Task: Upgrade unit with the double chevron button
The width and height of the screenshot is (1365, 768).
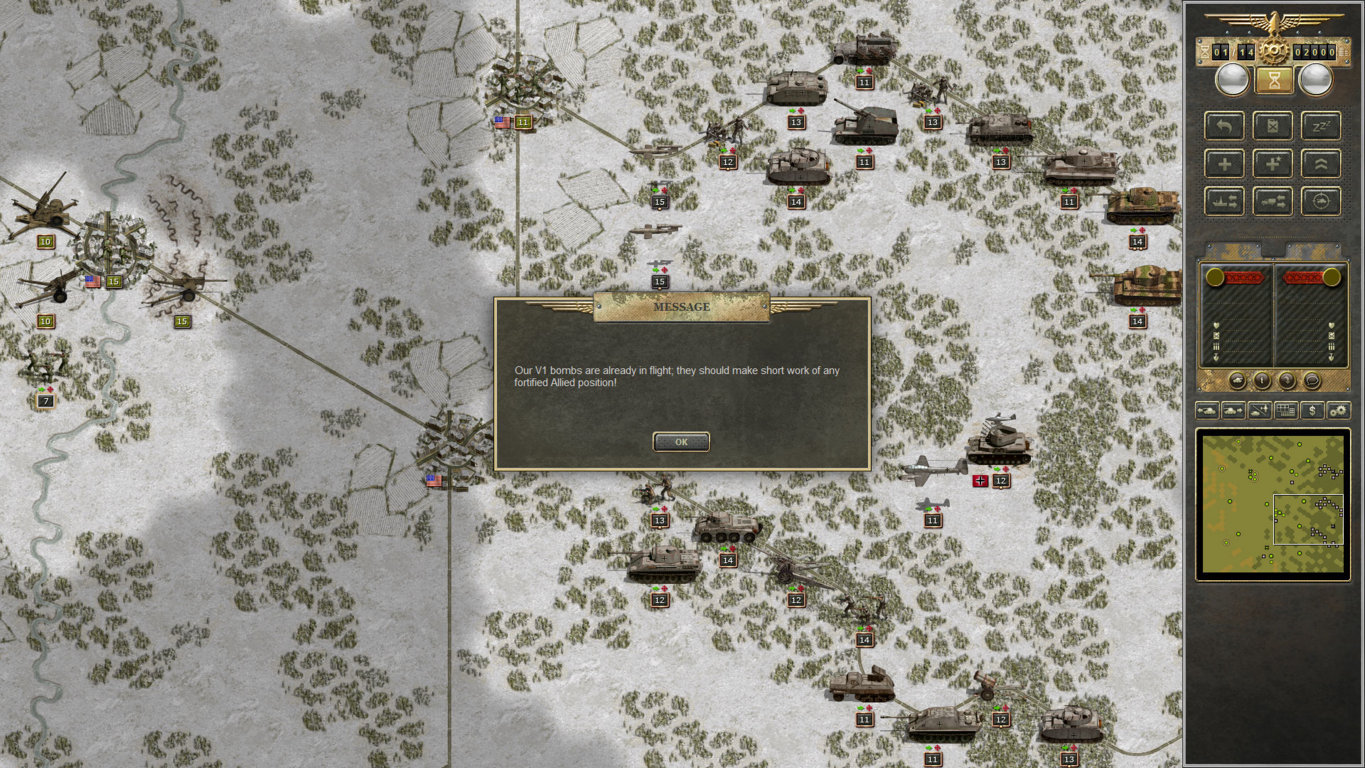Action: tap(1321, 163)
